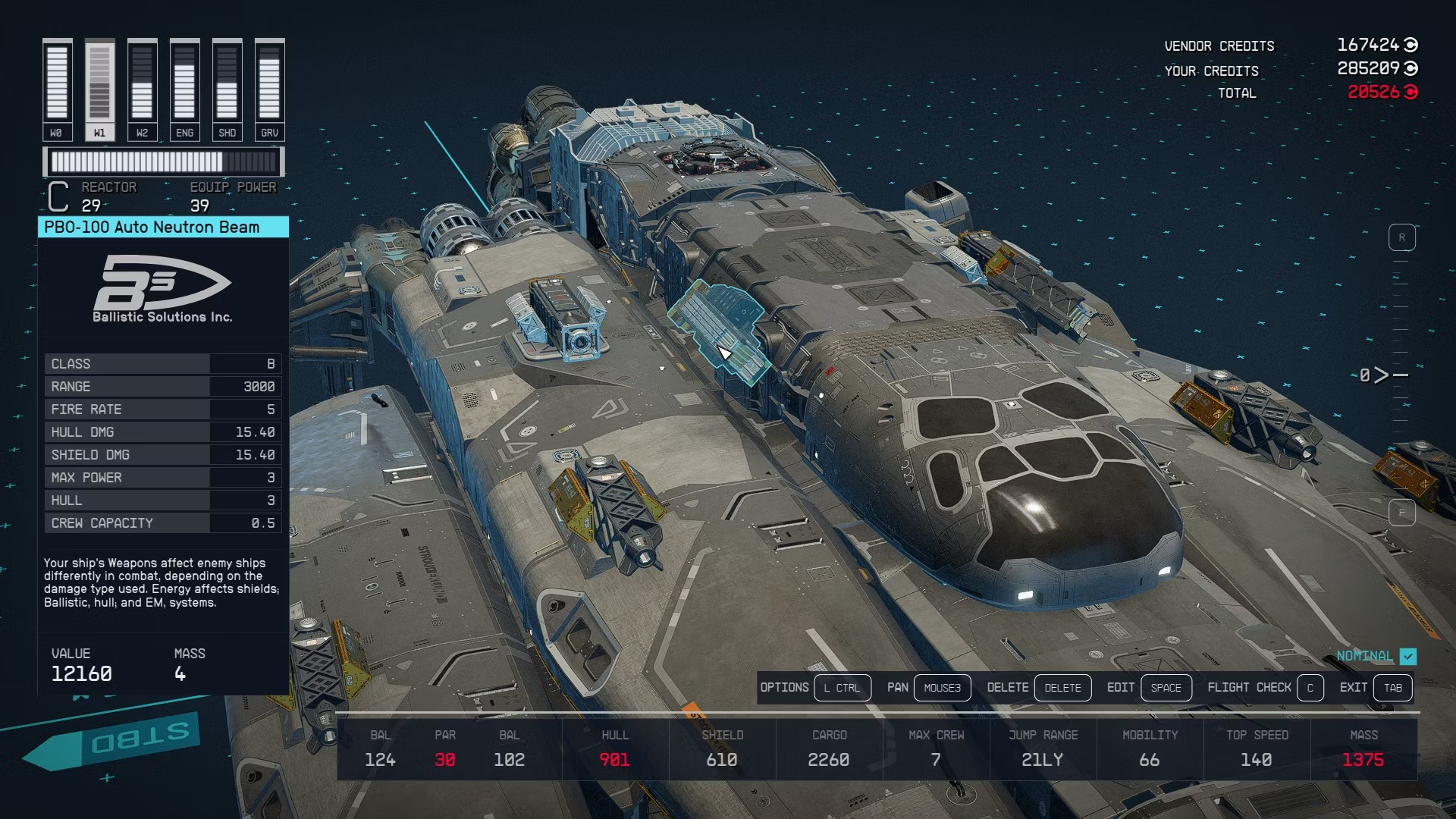Select the W1 weapon power group
Viewport: 1456px width, 819px height.
(x=99, y=89)
